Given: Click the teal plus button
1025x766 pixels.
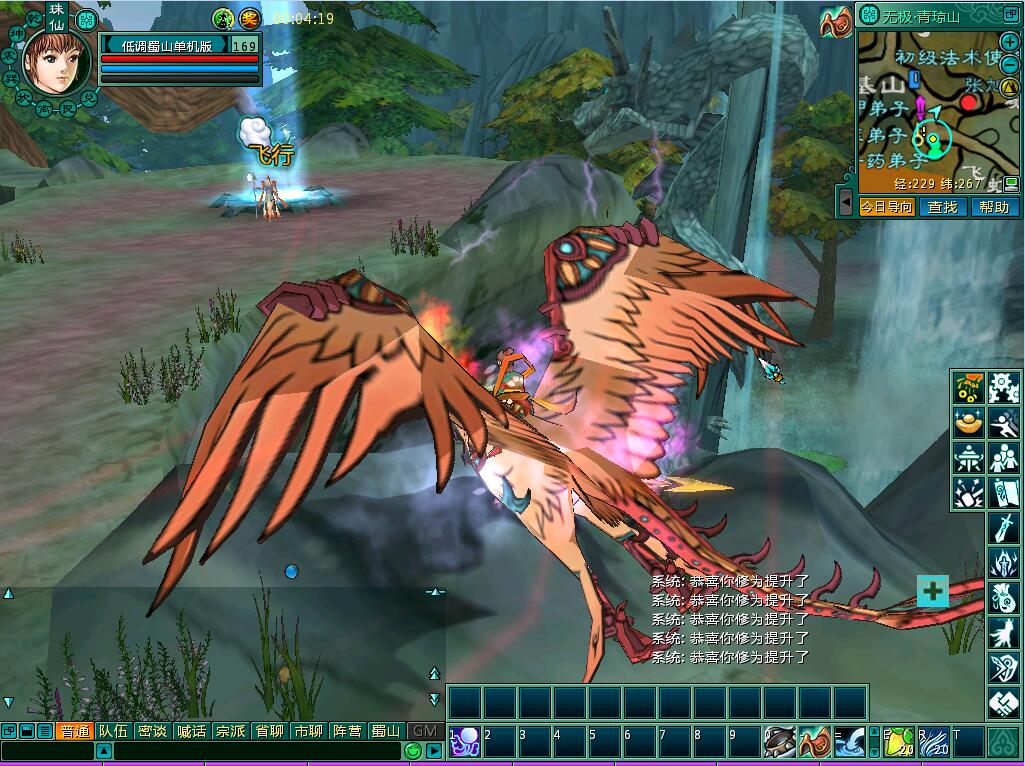Looking at the screenshot, I should coord(932,591).
